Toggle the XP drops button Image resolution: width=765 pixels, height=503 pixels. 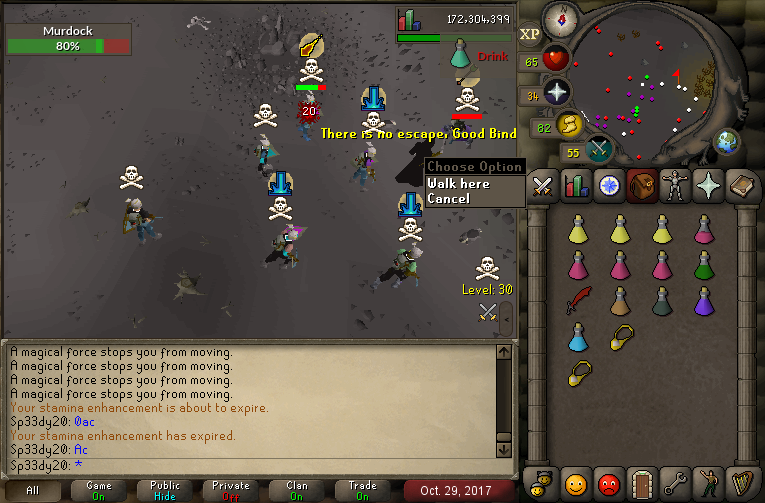click(530, 33)
